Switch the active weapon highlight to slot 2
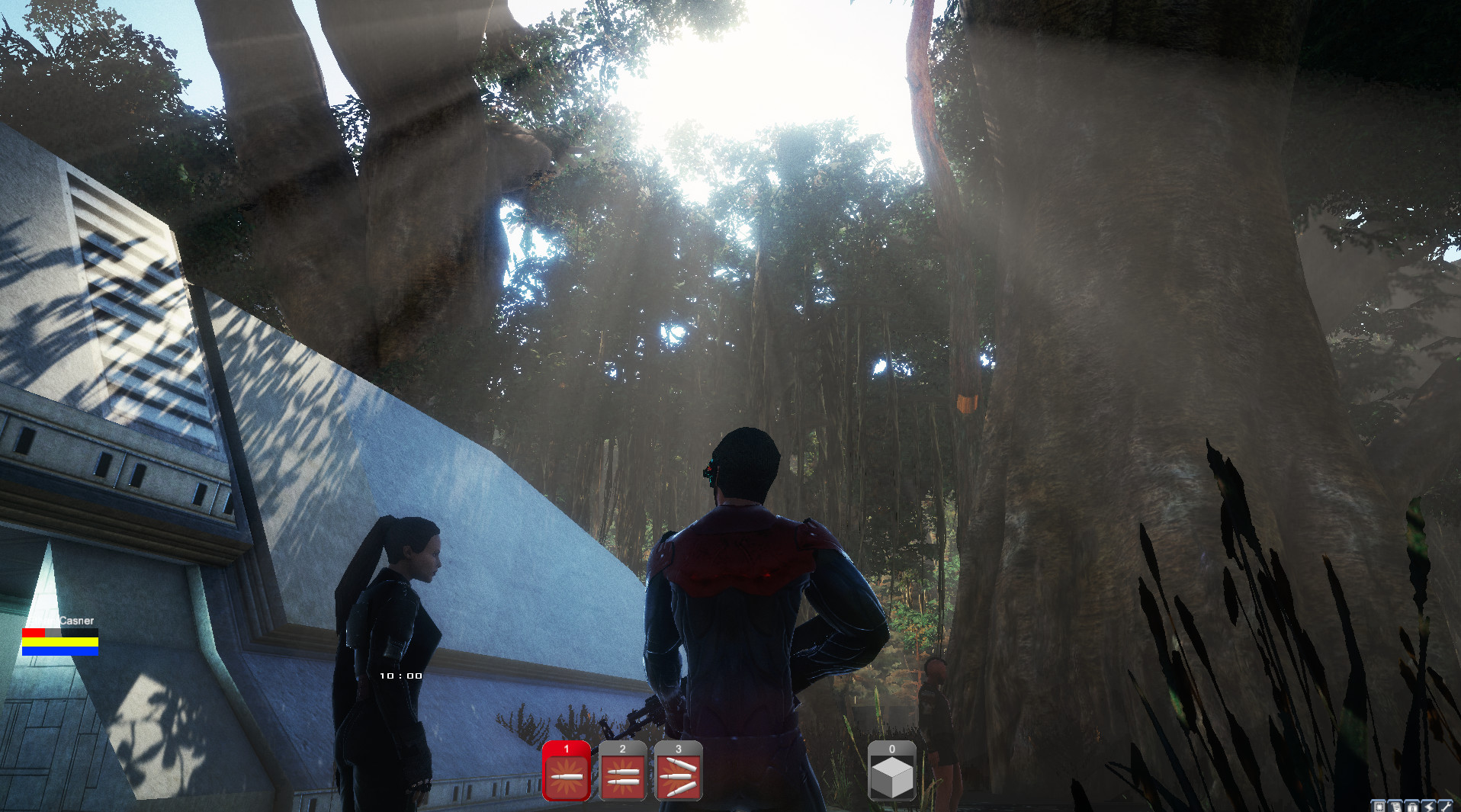 [621, 776]
